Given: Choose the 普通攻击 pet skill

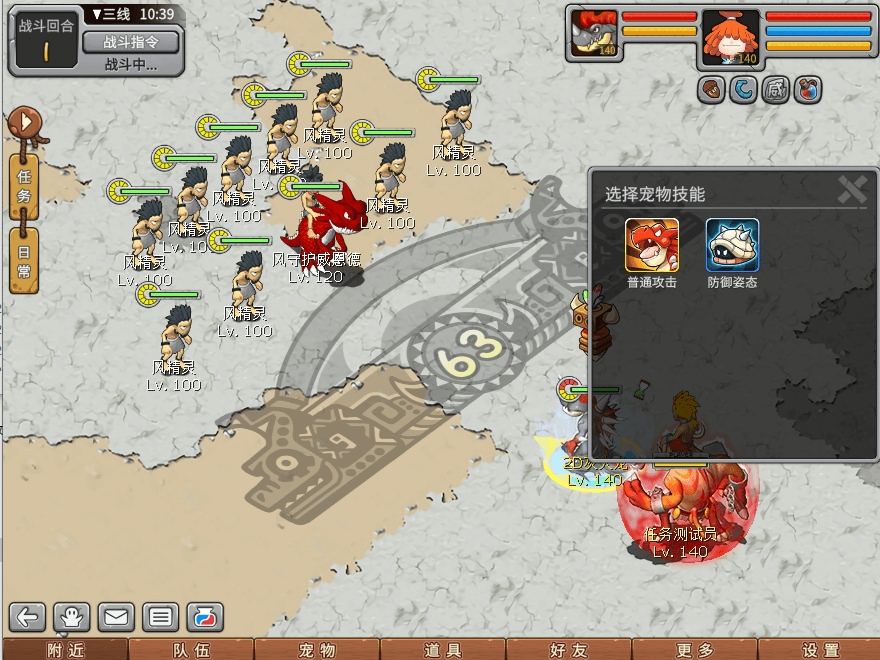Looking at the screenshot, I should (x=652, y=245).
